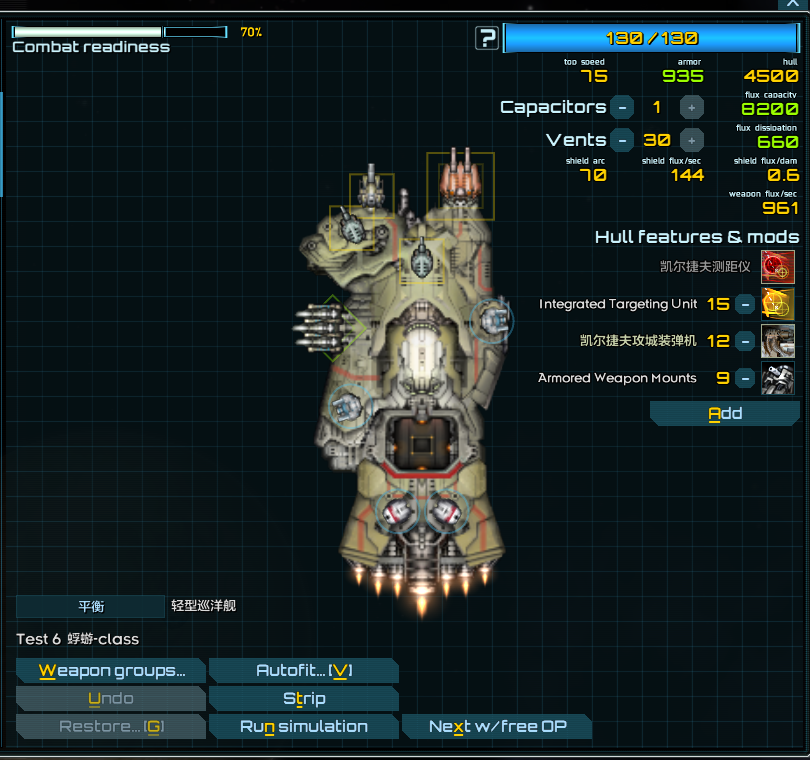The image size is (810, 760).
Task: Click the 平衡 variant name field
Action: (90, 606)
